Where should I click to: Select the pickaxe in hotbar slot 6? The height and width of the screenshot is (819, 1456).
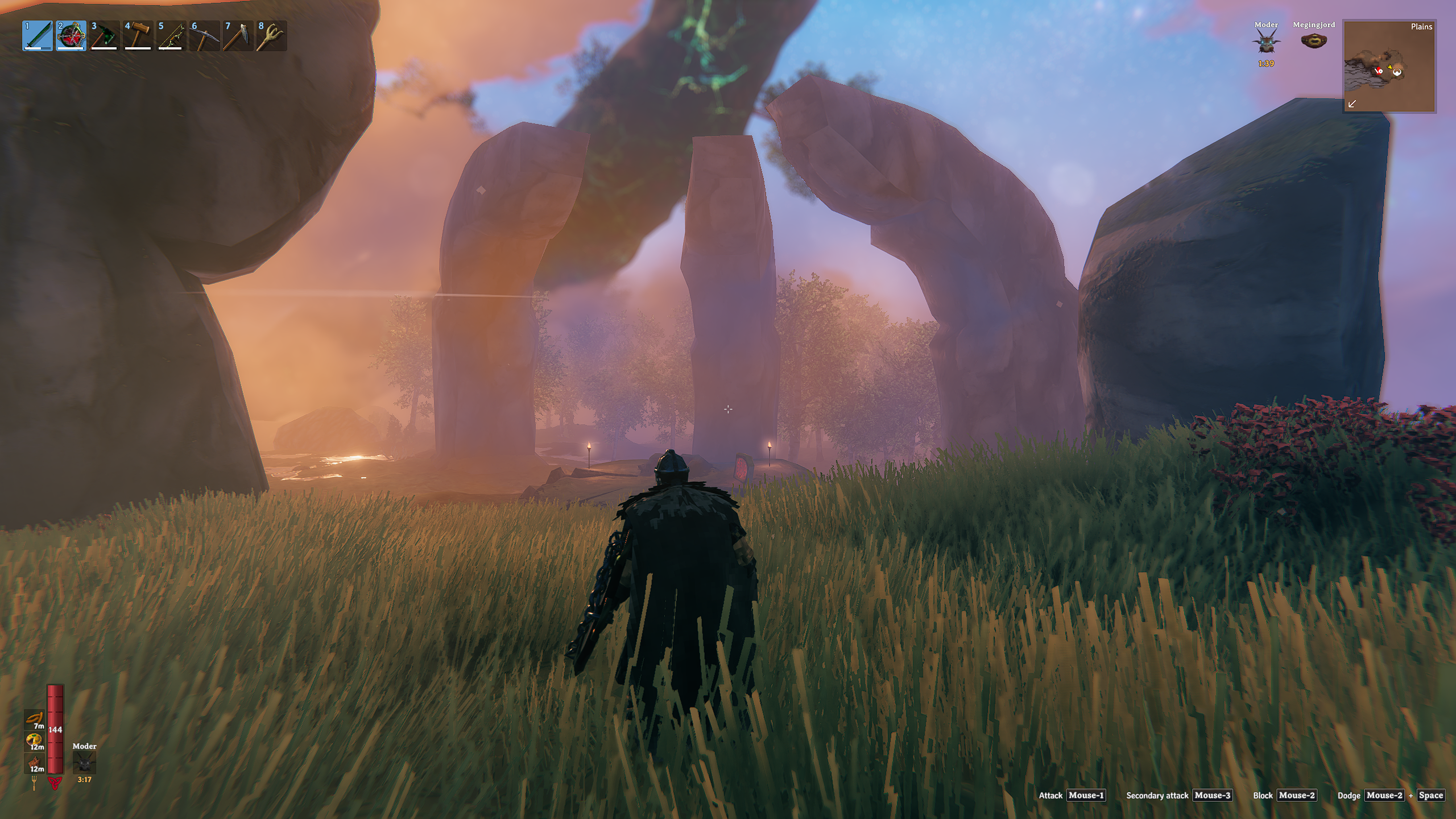(x=205, y=36)
